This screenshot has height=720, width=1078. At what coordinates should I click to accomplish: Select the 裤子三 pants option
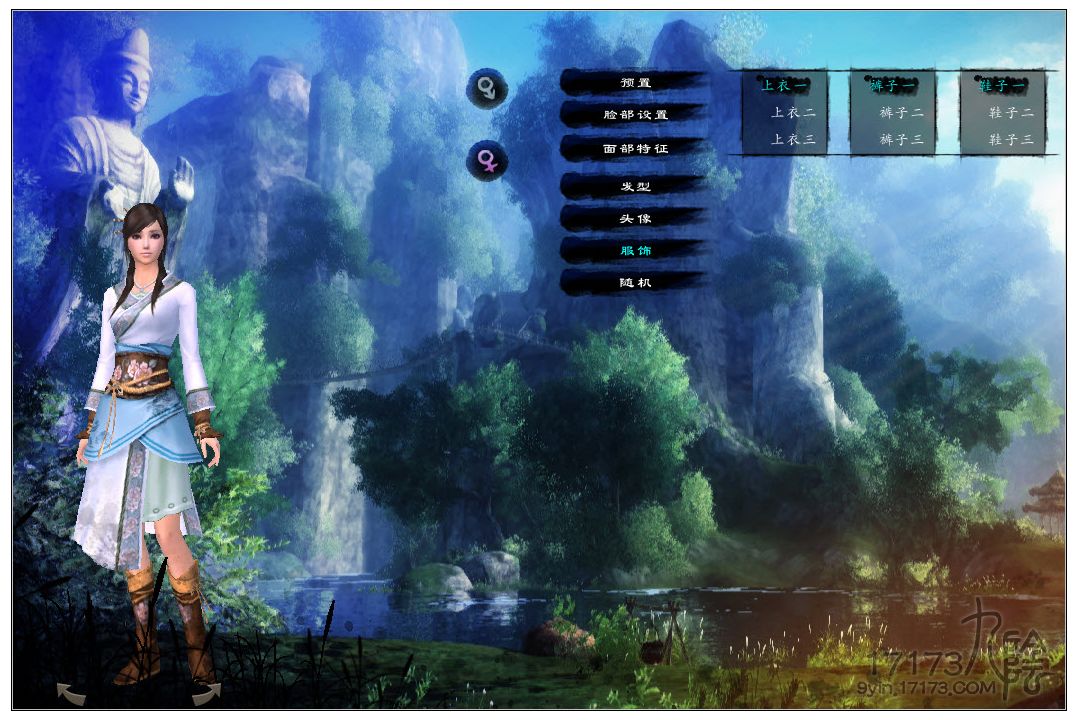901,140
